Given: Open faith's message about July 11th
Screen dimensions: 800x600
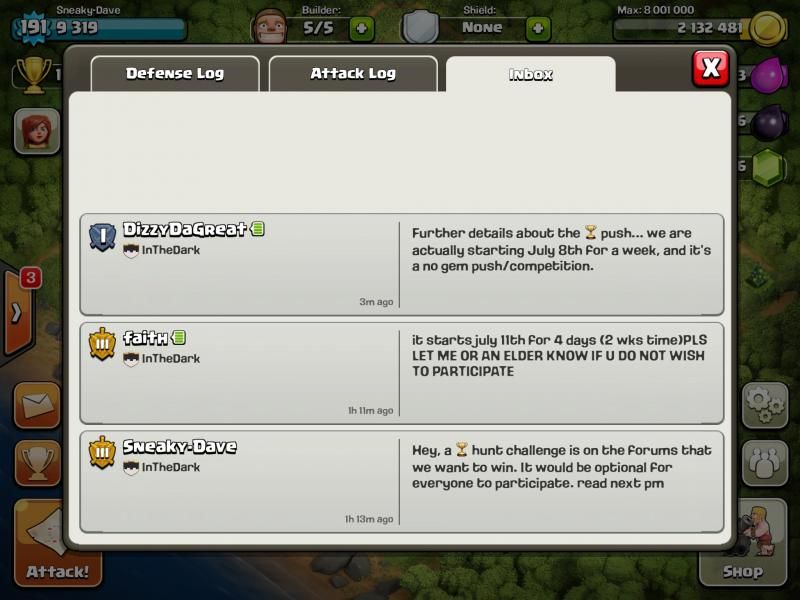Looking at the screenshot, I should pyautogui.click(x=401, y=372).
